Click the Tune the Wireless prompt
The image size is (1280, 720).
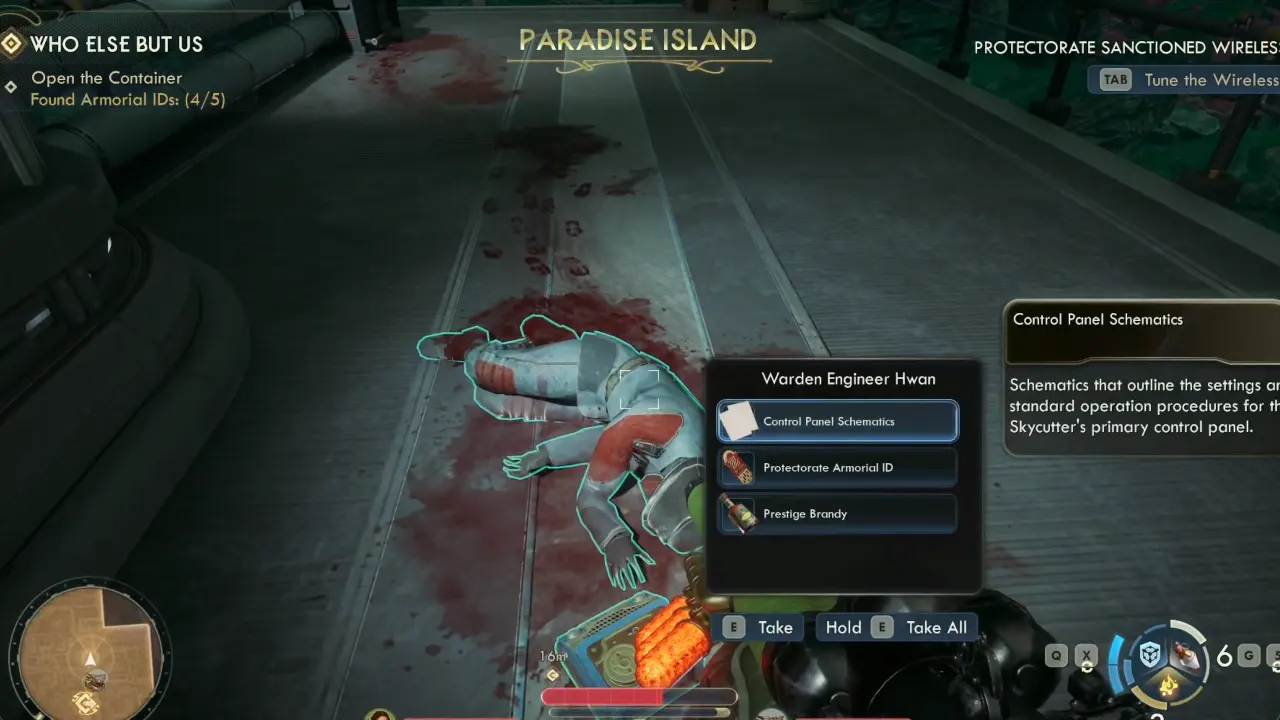click(1190, 80)
